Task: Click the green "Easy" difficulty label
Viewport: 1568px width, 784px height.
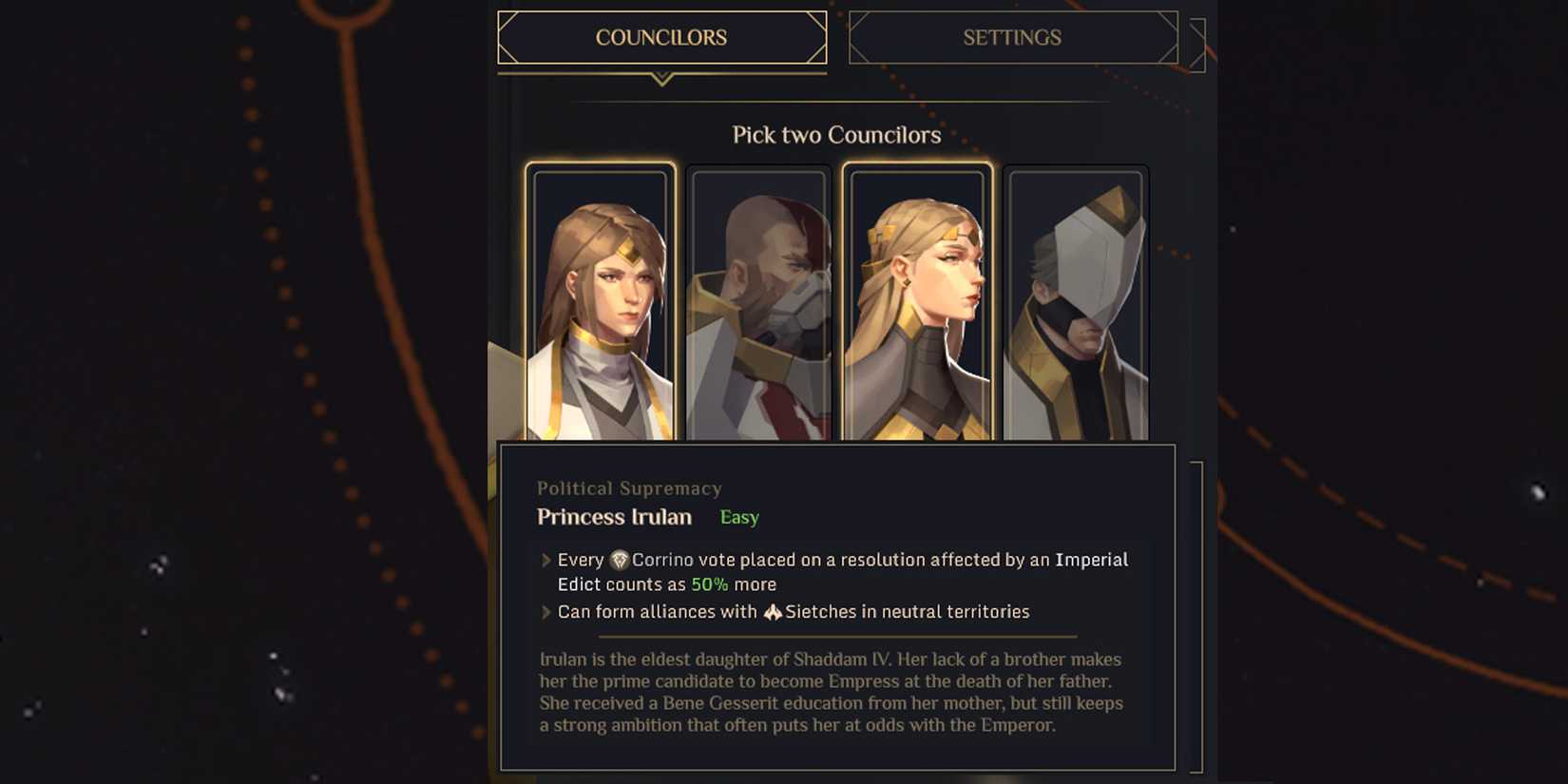Action: [738, 517]
